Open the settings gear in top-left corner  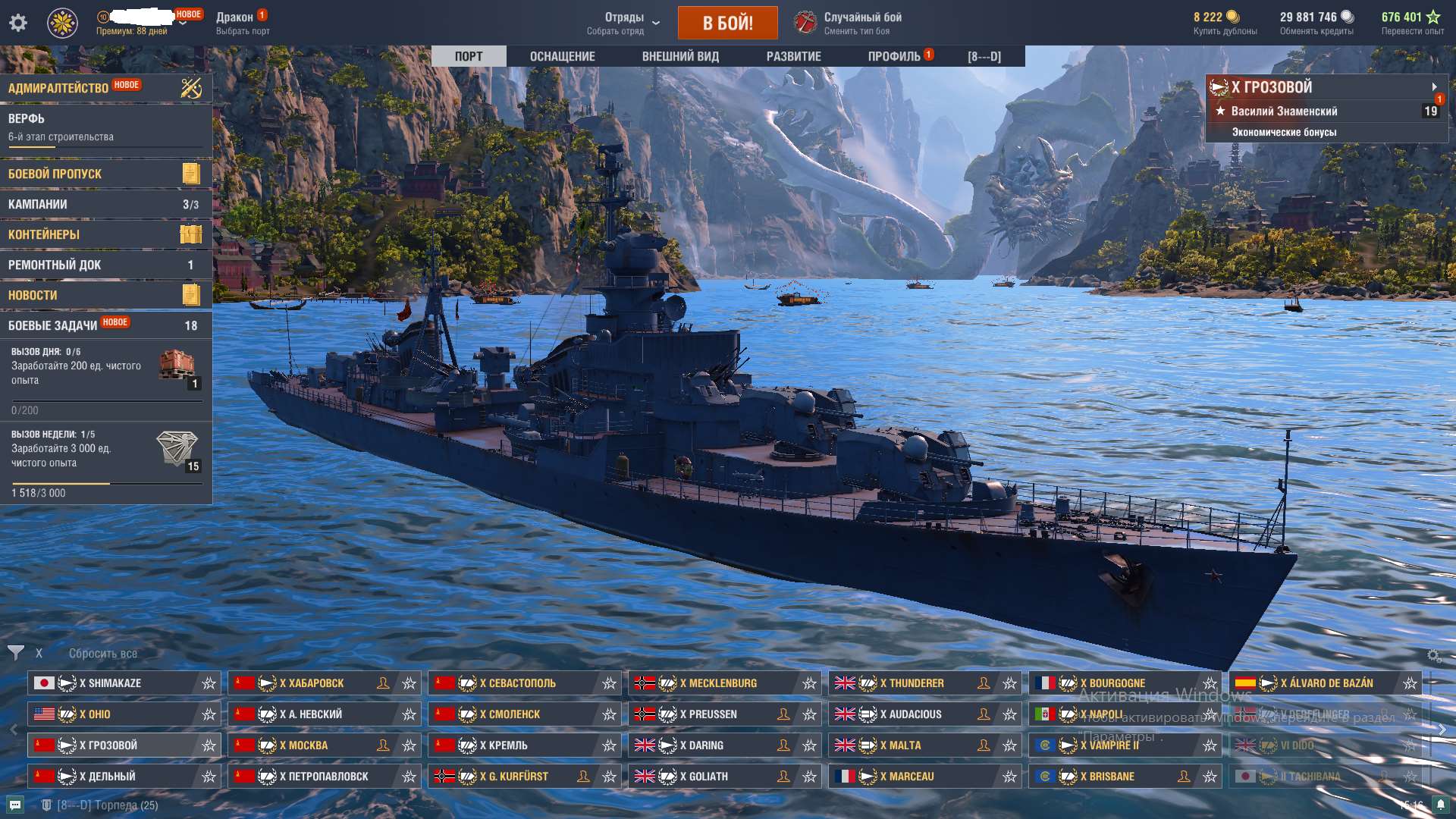(17, 23)
